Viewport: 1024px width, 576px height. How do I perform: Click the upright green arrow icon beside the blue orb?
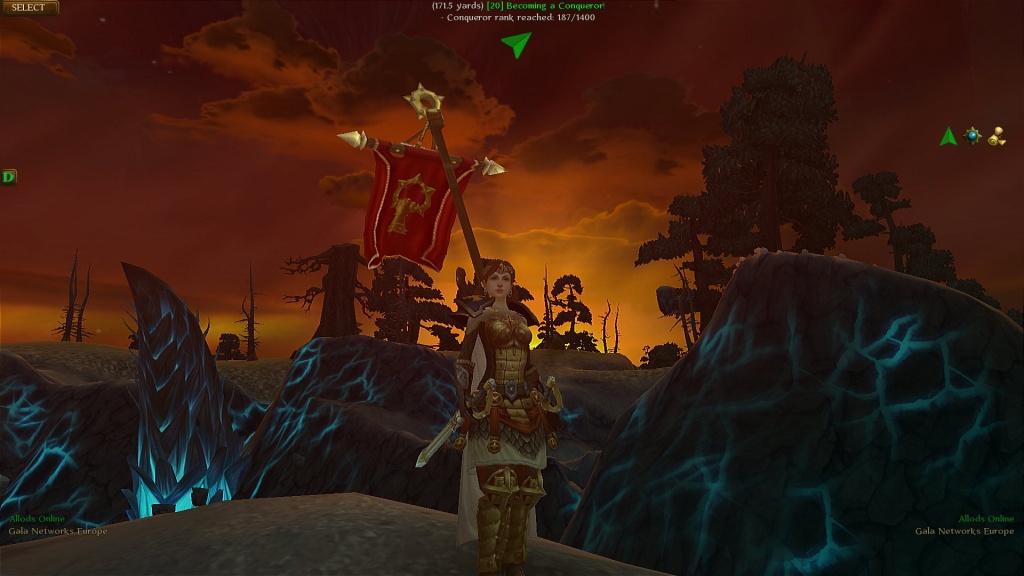[x=948, y=137]
